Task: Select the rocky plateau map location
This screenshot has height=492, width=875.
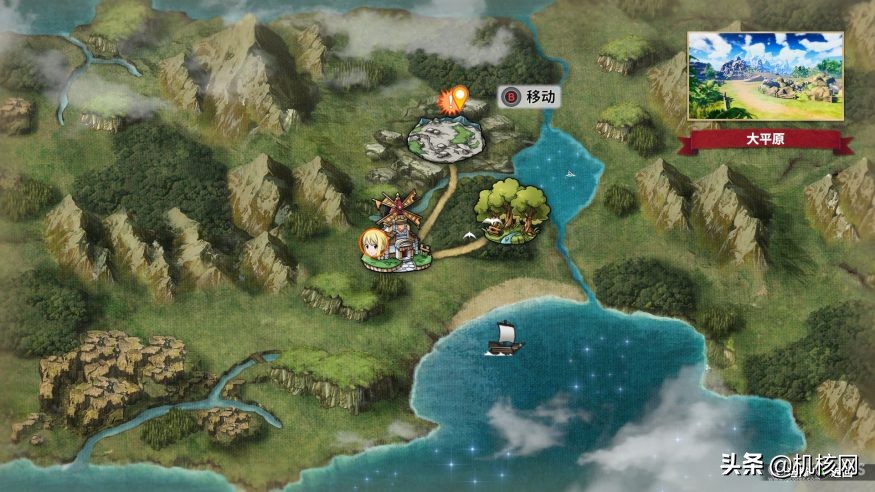Action: (x=446, y=138)
